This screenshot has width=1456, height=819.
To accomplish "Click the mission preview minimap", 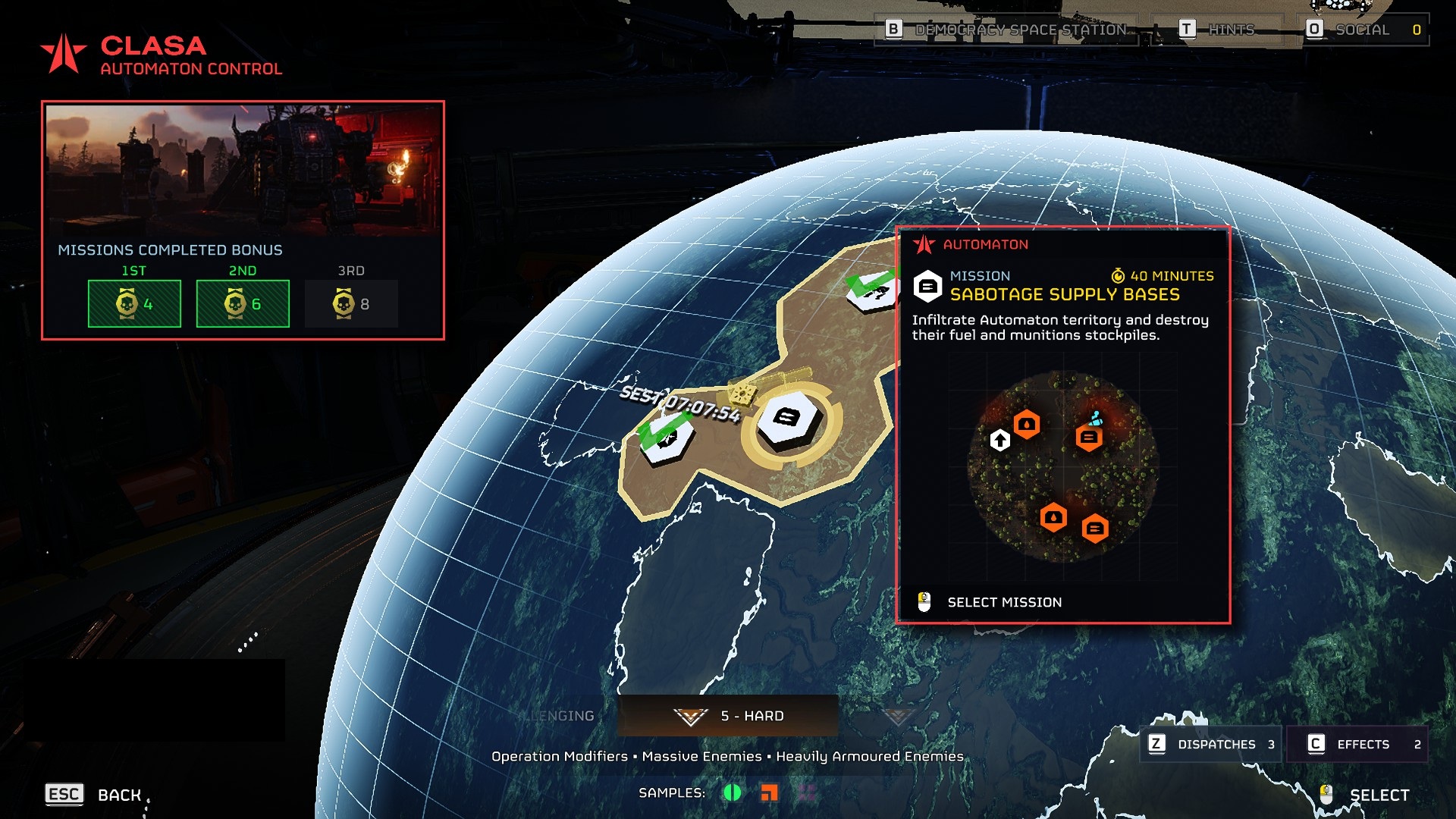I will [x=1062, y=466].
